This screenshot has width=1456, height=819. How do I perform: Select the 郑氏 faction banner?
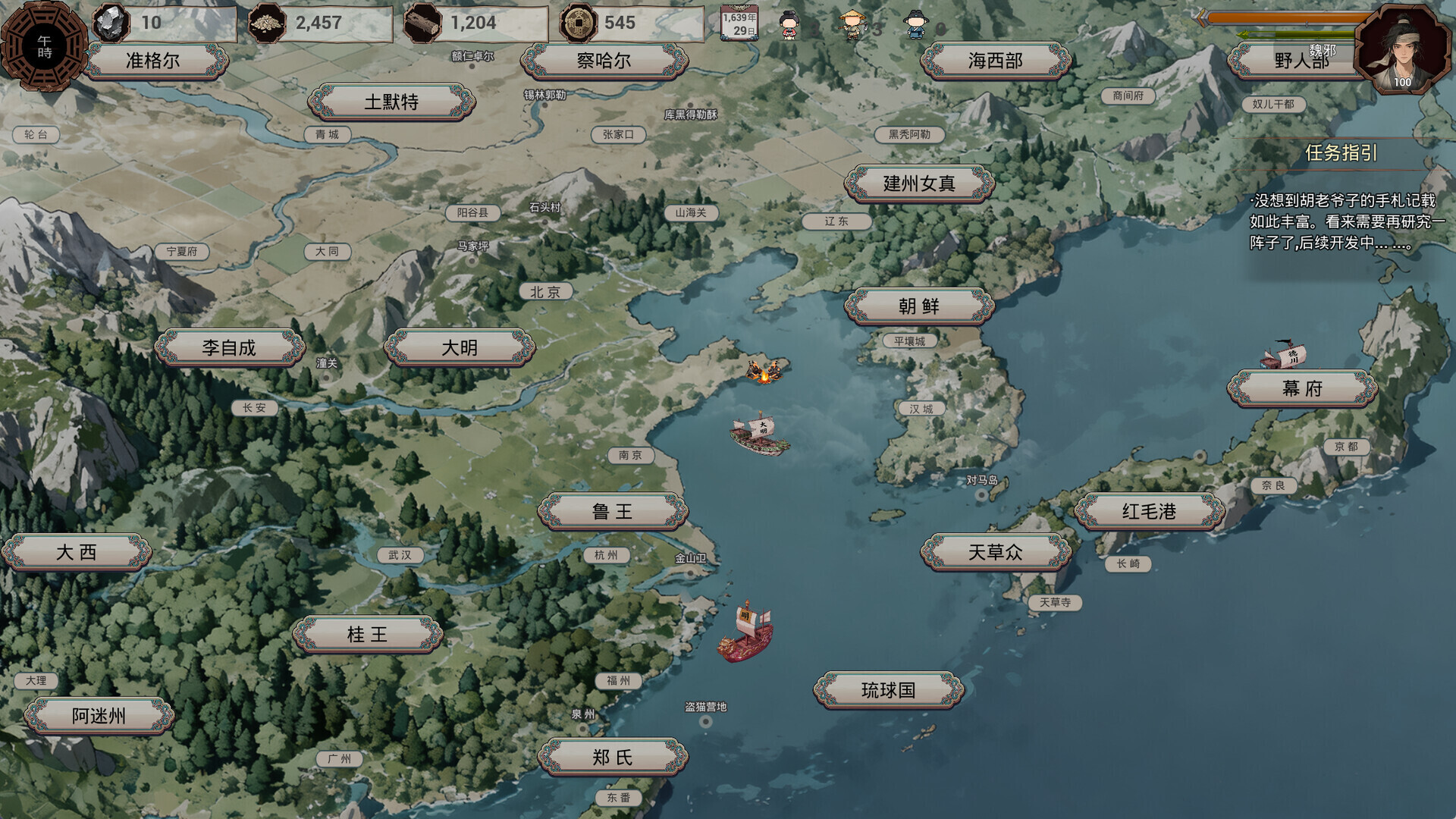[612, 757]
